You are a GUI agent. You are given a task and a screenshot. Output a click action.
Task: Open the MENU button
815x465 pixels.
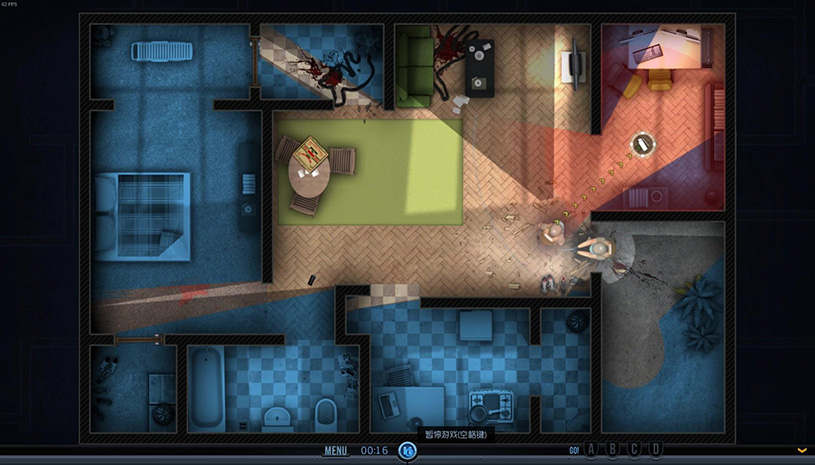click(x=336, y=450)
